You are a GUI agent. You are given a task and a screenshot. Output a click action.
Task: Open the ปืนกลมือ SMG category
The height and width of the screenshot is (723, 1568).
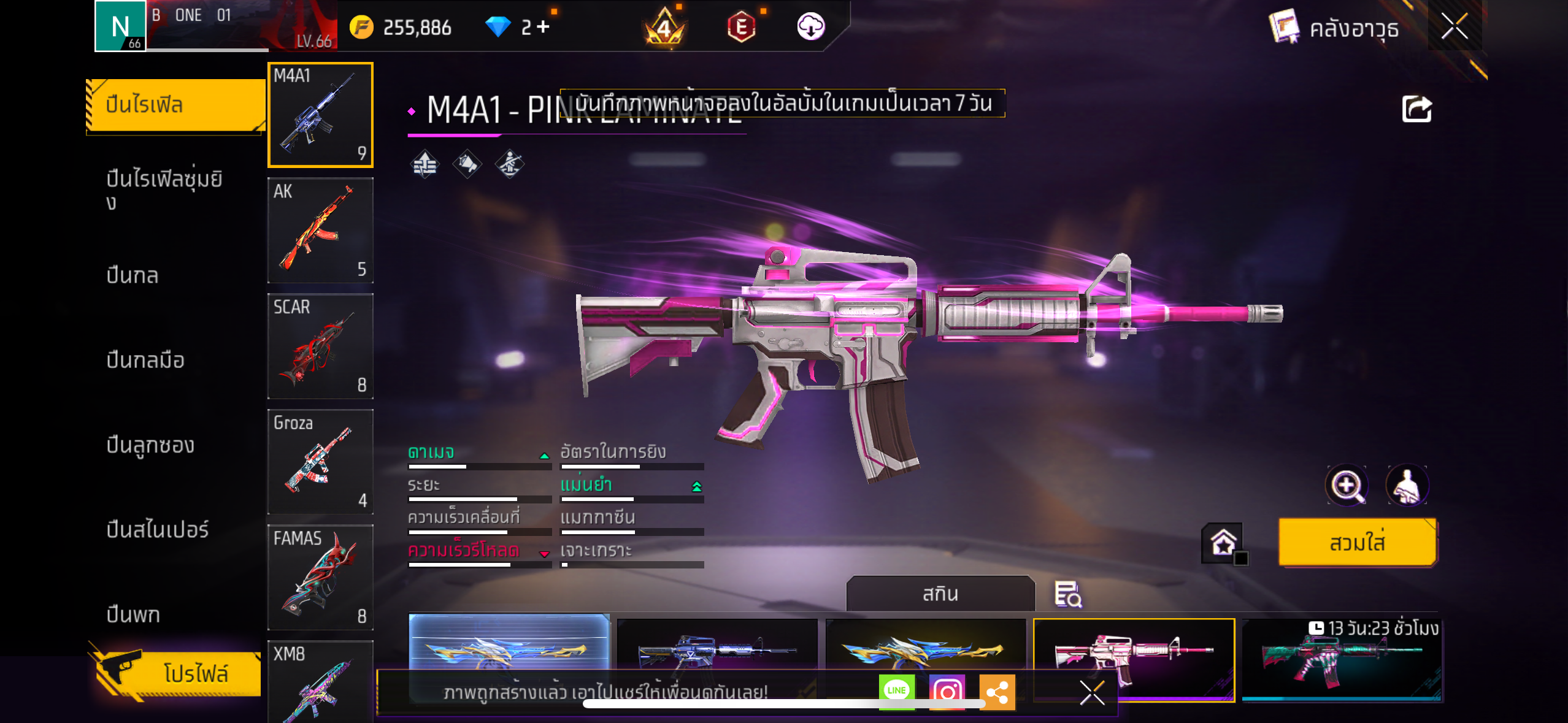point(145,360)
